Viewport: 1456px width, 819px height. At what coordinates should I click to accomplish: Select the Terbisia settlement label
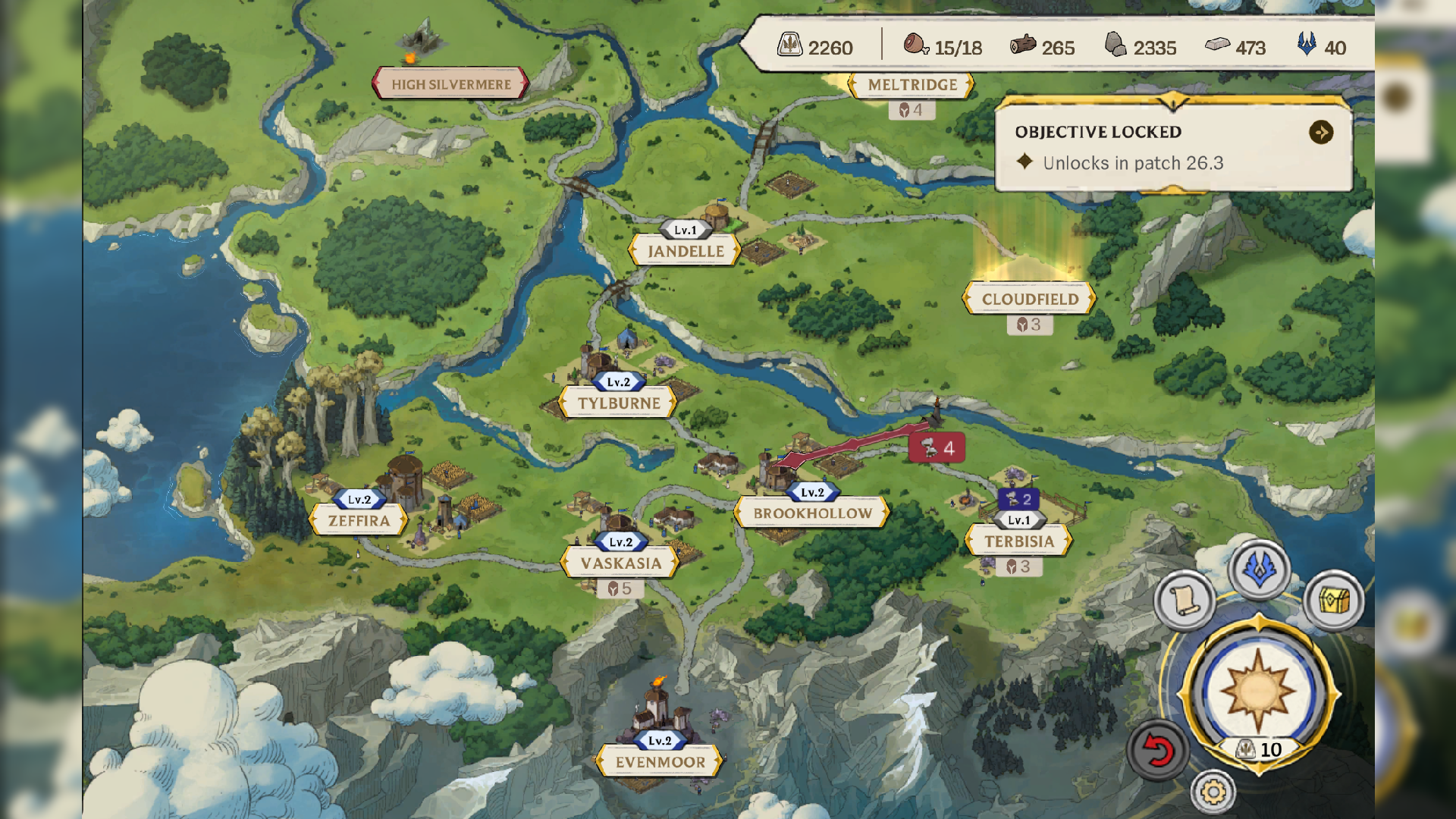pyautogui.click(x=1018, y=541)
